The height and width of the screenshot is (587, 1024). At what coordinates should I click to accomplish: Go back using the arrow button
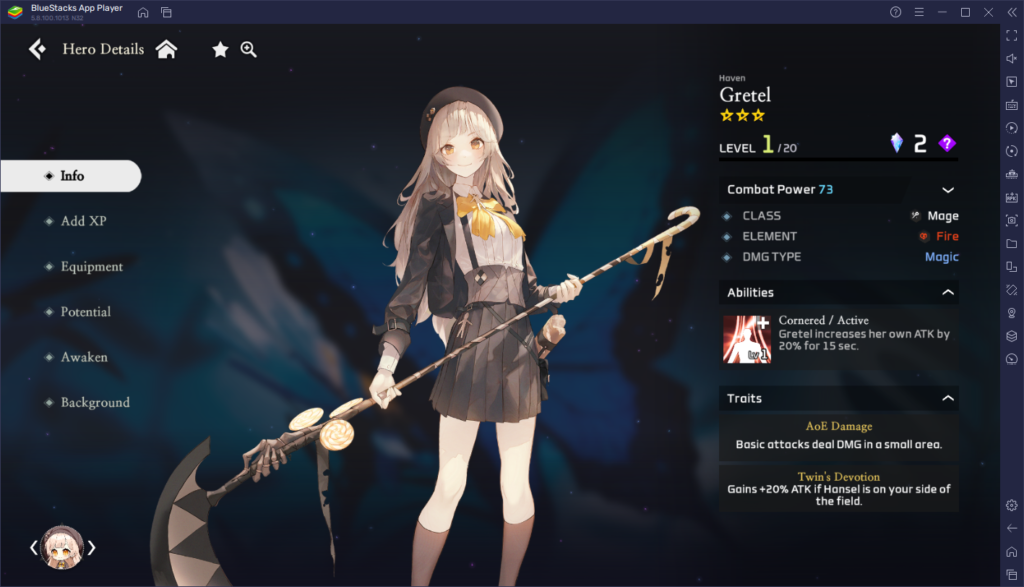pyautogui.click(x=37, y=49)
